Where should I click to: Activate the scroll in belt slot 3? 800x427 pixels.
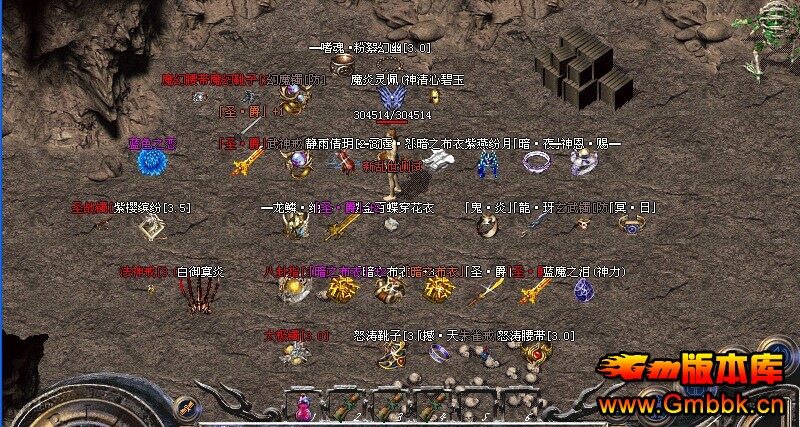tap(388, 408)
